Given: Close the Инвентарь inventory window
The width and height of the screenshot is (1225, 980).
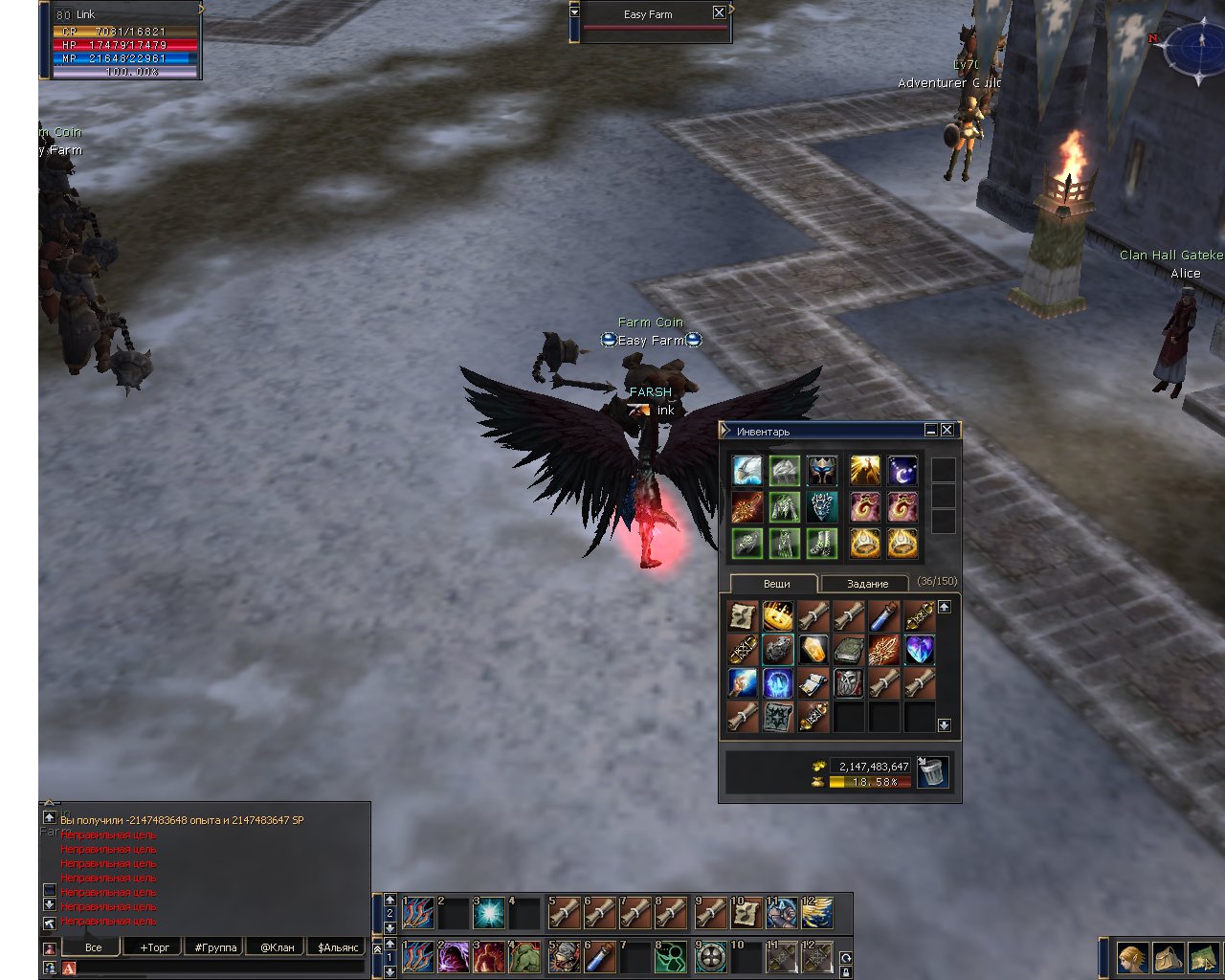Looking at the screenshot, I should click(947, 431).
